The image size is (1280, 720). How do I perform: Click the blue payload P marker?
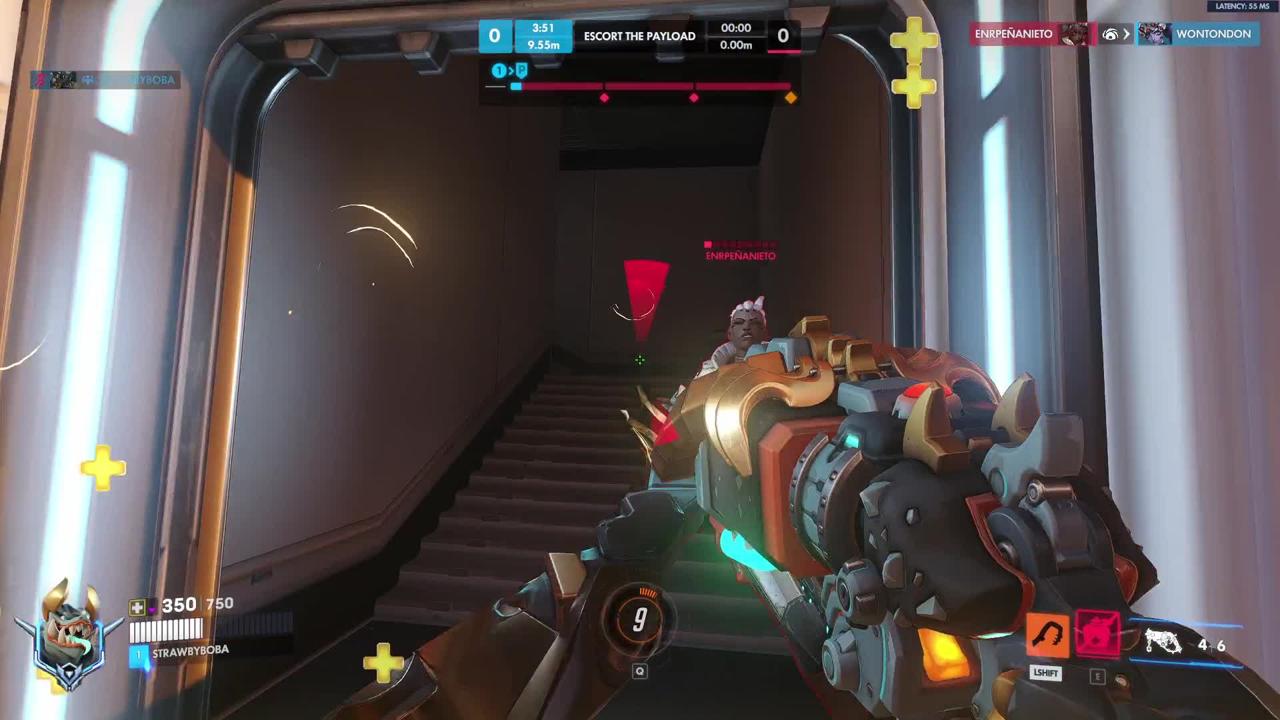pos(520,70)
